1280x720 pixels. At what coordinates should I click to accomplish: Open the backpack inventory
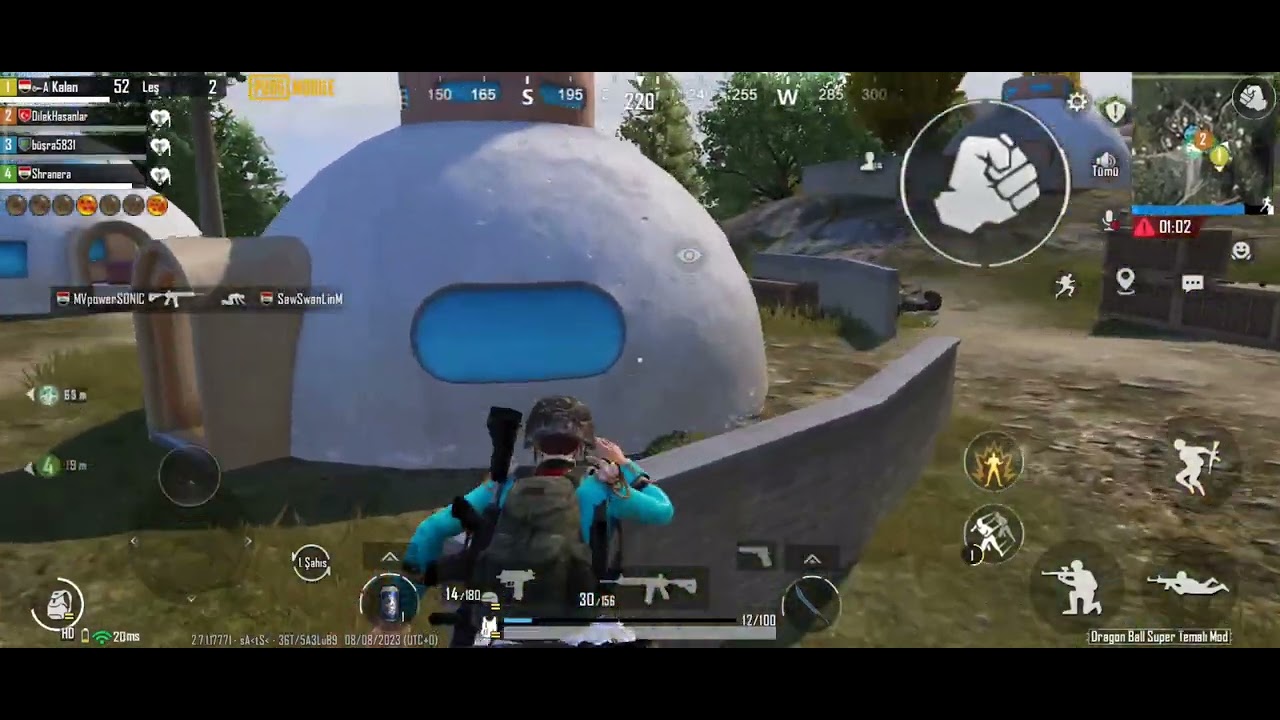click(x=59, y=604)
